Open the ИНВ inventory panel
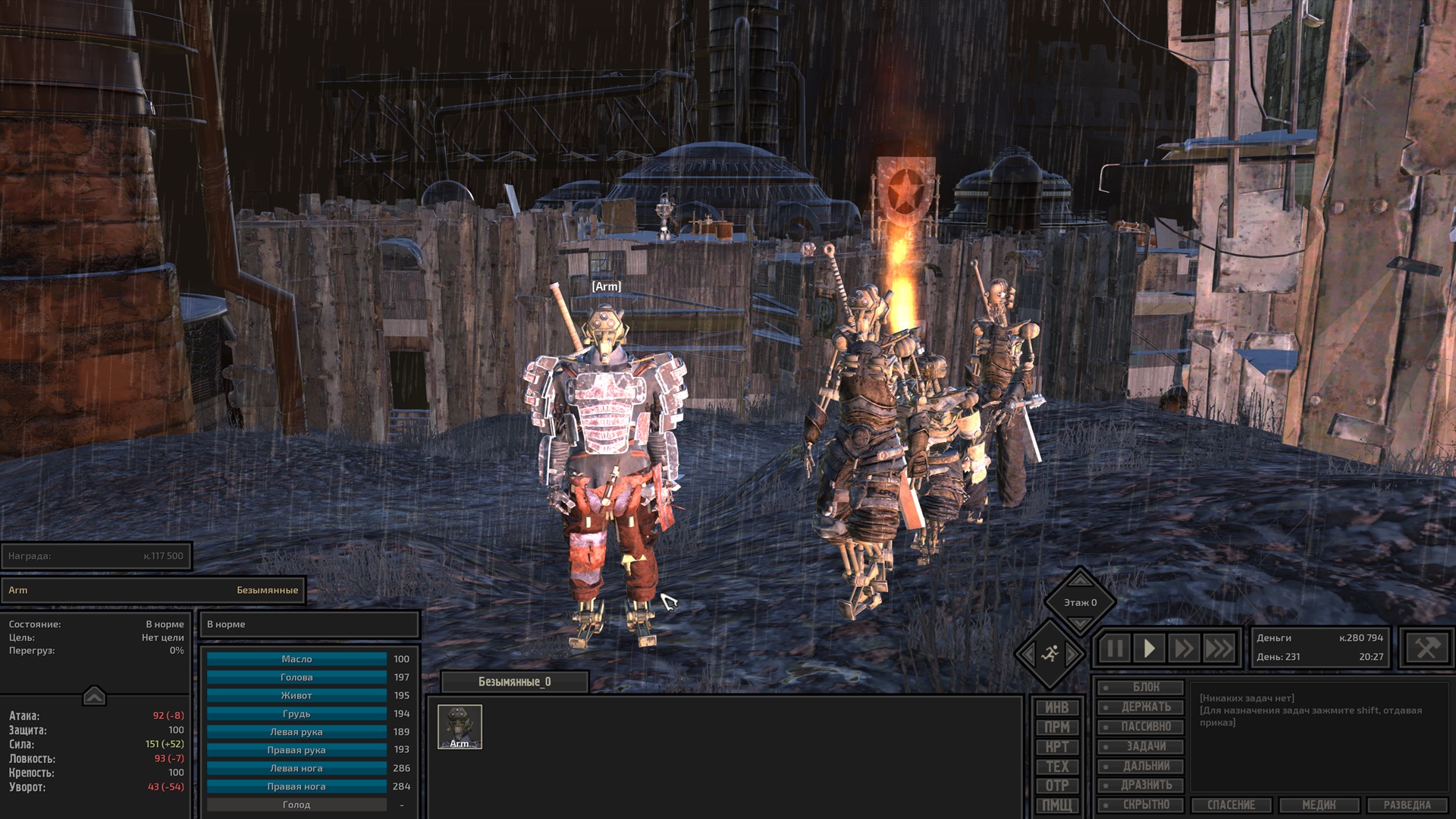The height and width of the screenshot is (819, 1456). click(x=1056, y=708)
